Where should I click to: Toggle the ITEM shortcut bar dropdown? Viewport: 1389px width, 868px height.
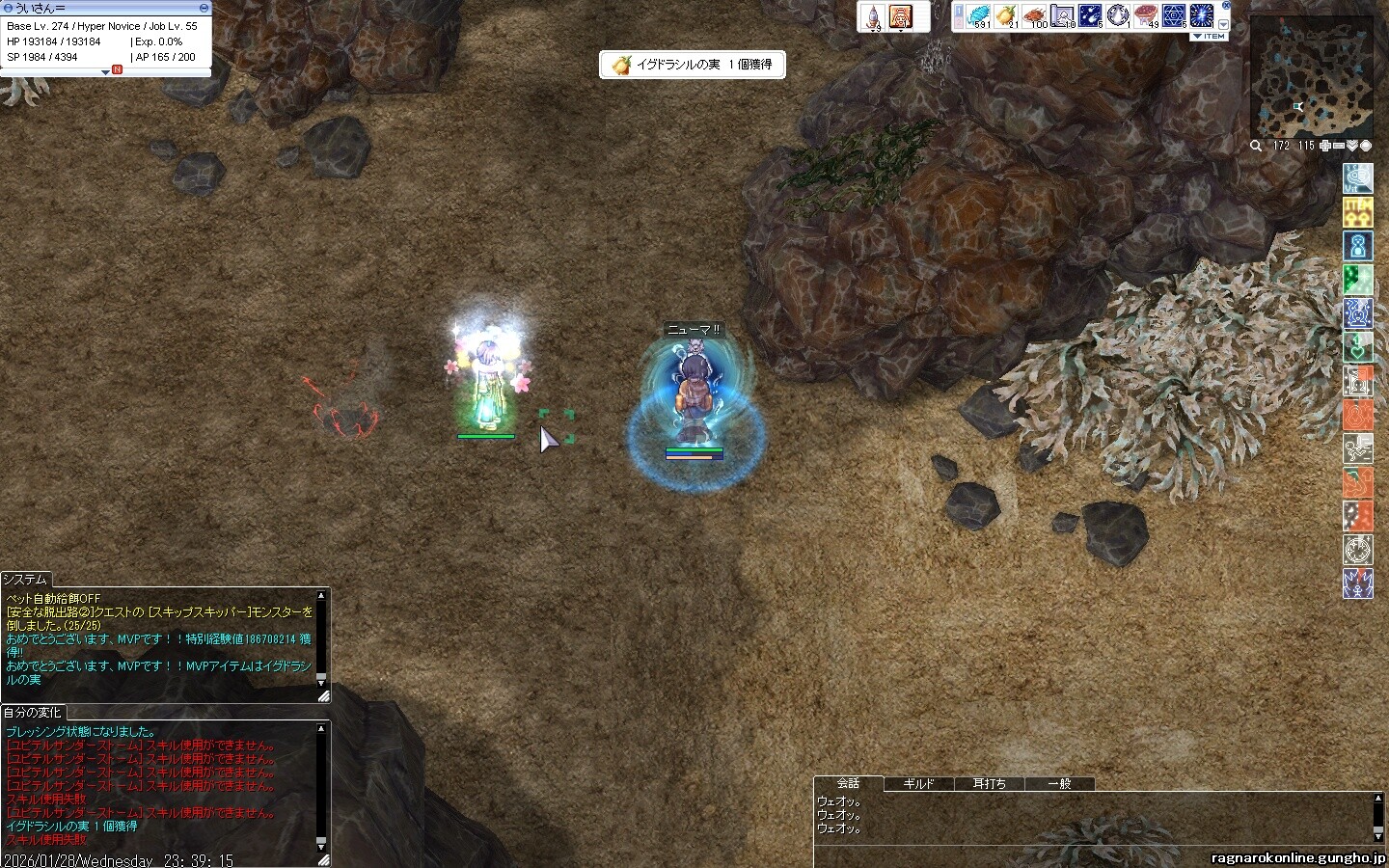(1209, 37)
